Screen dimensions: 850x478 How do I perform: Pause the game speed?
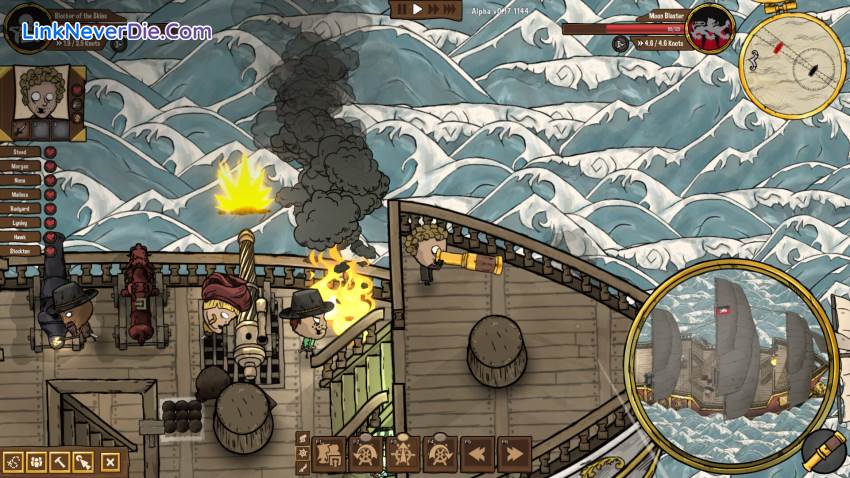(402, 9)
